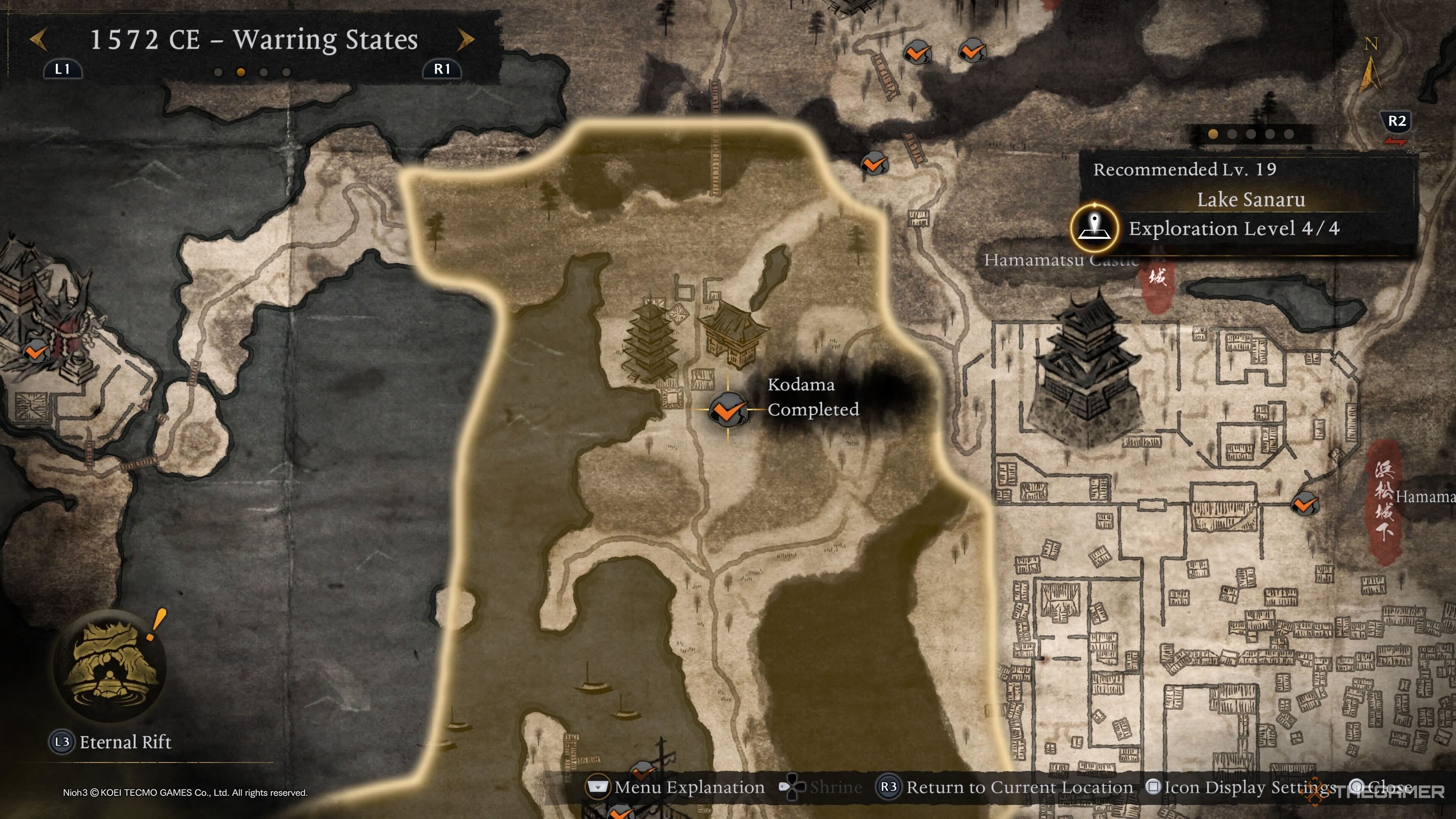
Task: Select the Lake Sanaru location pin icon
Action: [x=1094, y=228]
